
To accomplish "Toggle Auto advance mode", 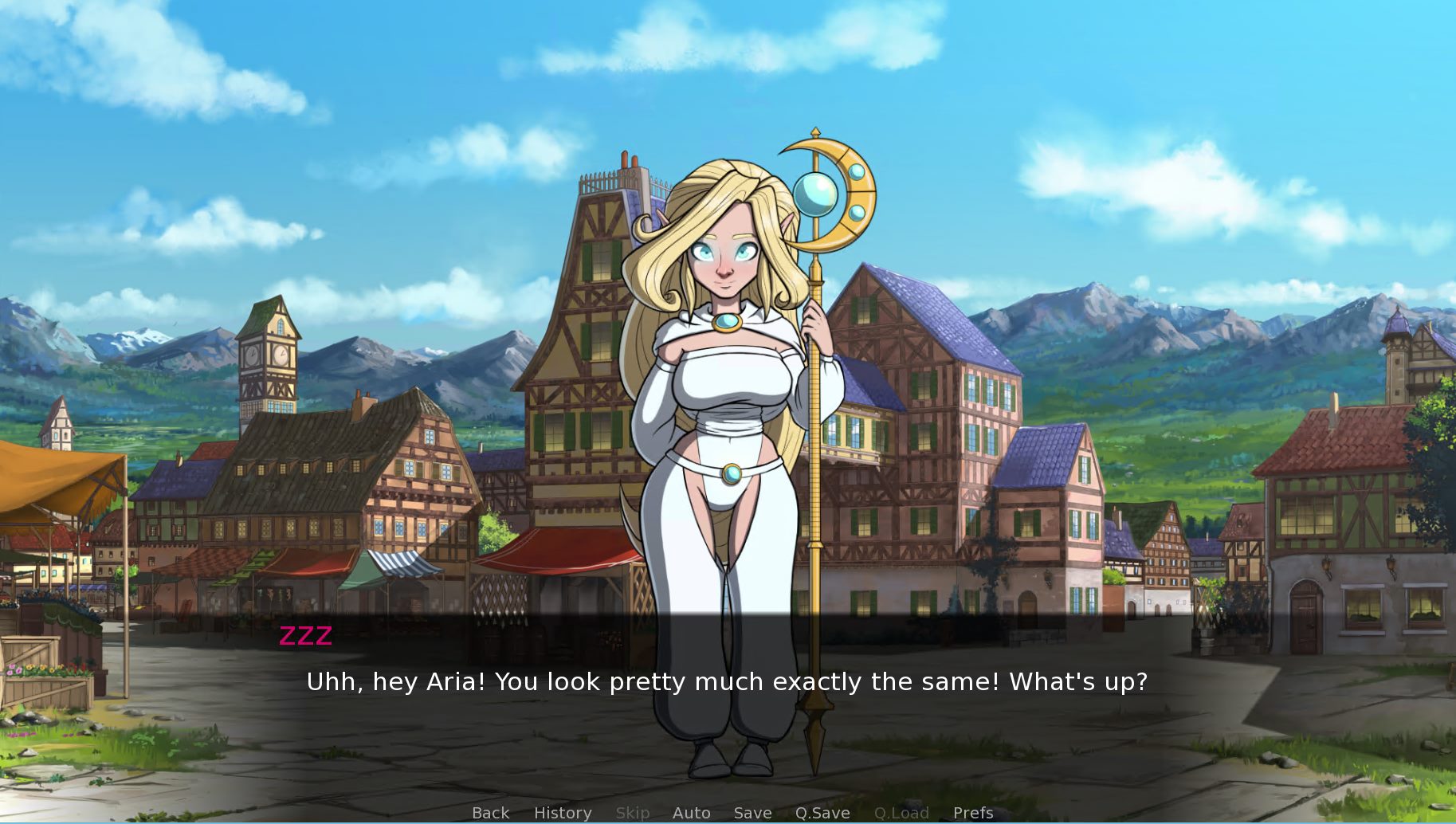I will pyautogui.click(x=691, y=813).
